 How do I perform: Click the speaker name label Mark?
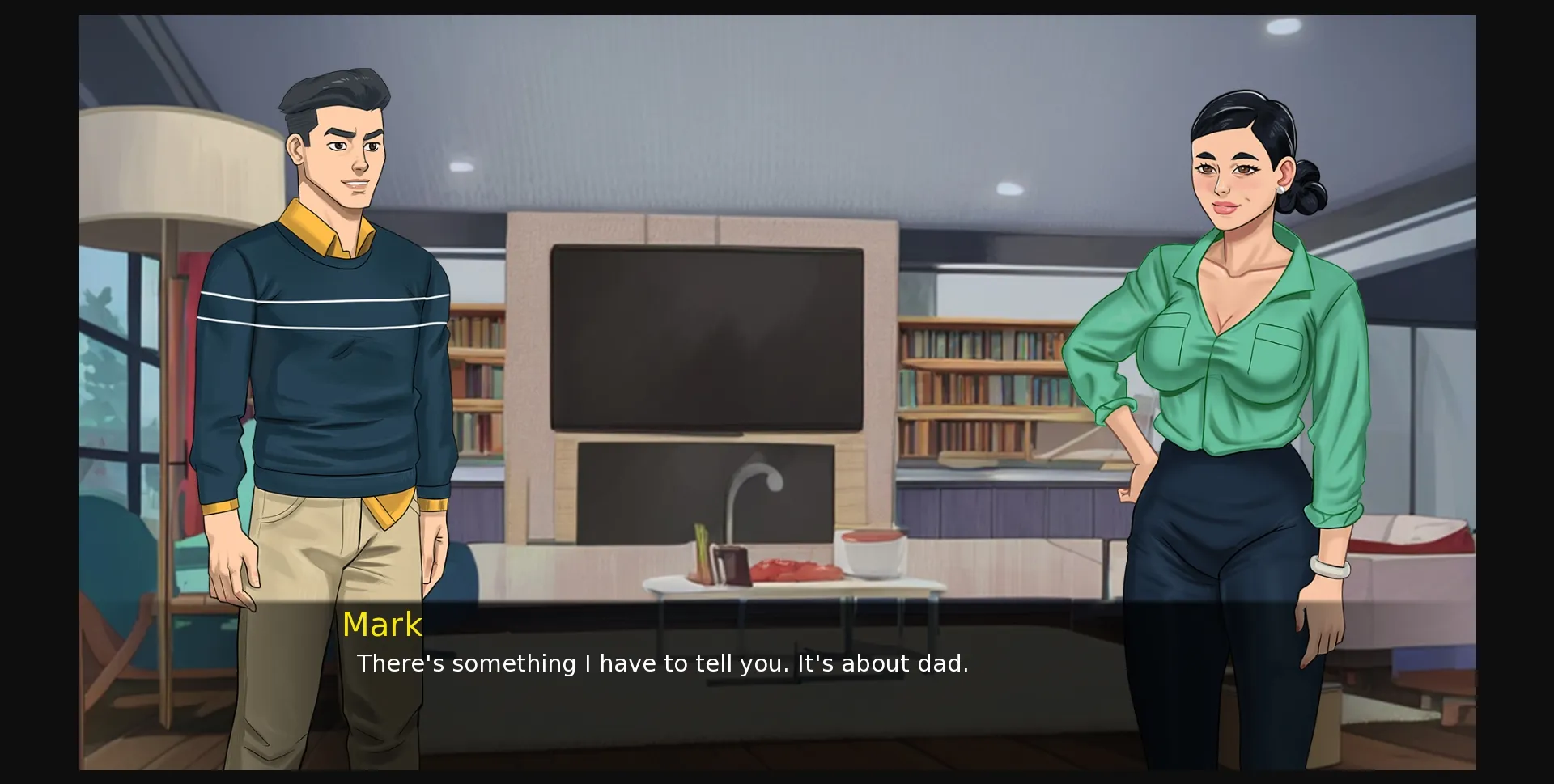point(382,624)
